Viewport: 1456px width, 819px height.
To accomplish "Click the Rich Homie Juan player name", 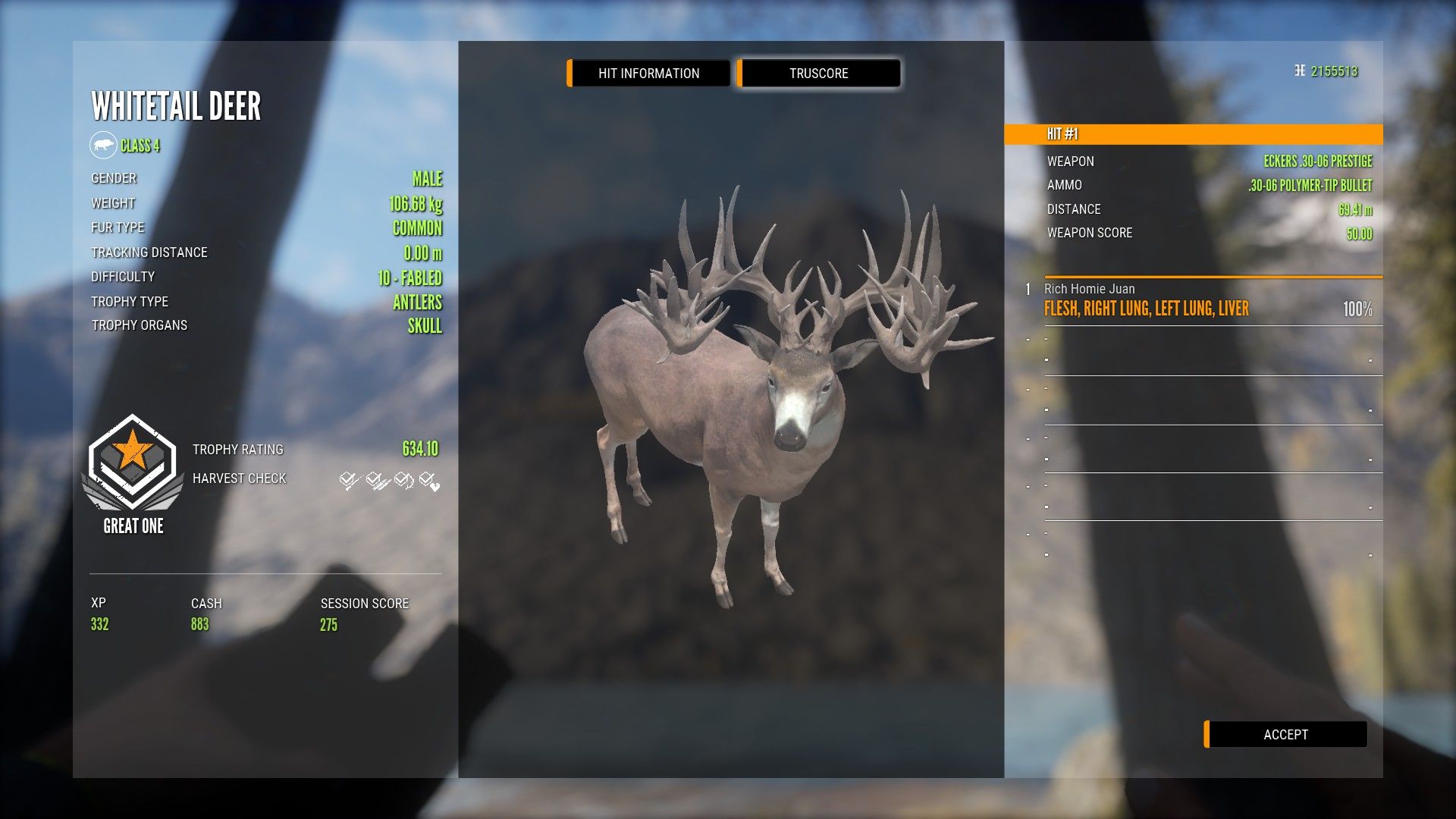I will (x=1089, y=289).
